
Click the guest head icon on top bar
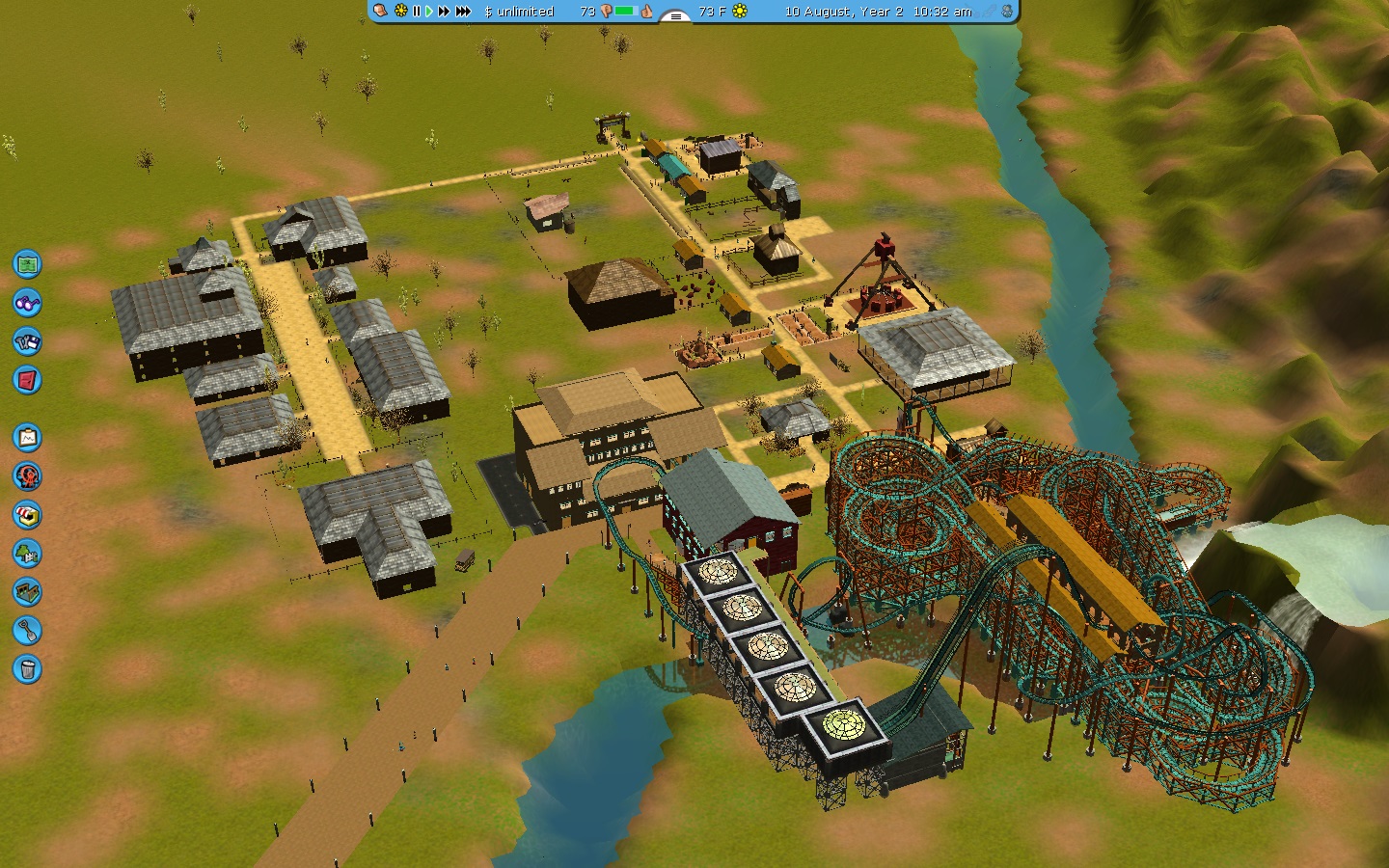[382, 11]
